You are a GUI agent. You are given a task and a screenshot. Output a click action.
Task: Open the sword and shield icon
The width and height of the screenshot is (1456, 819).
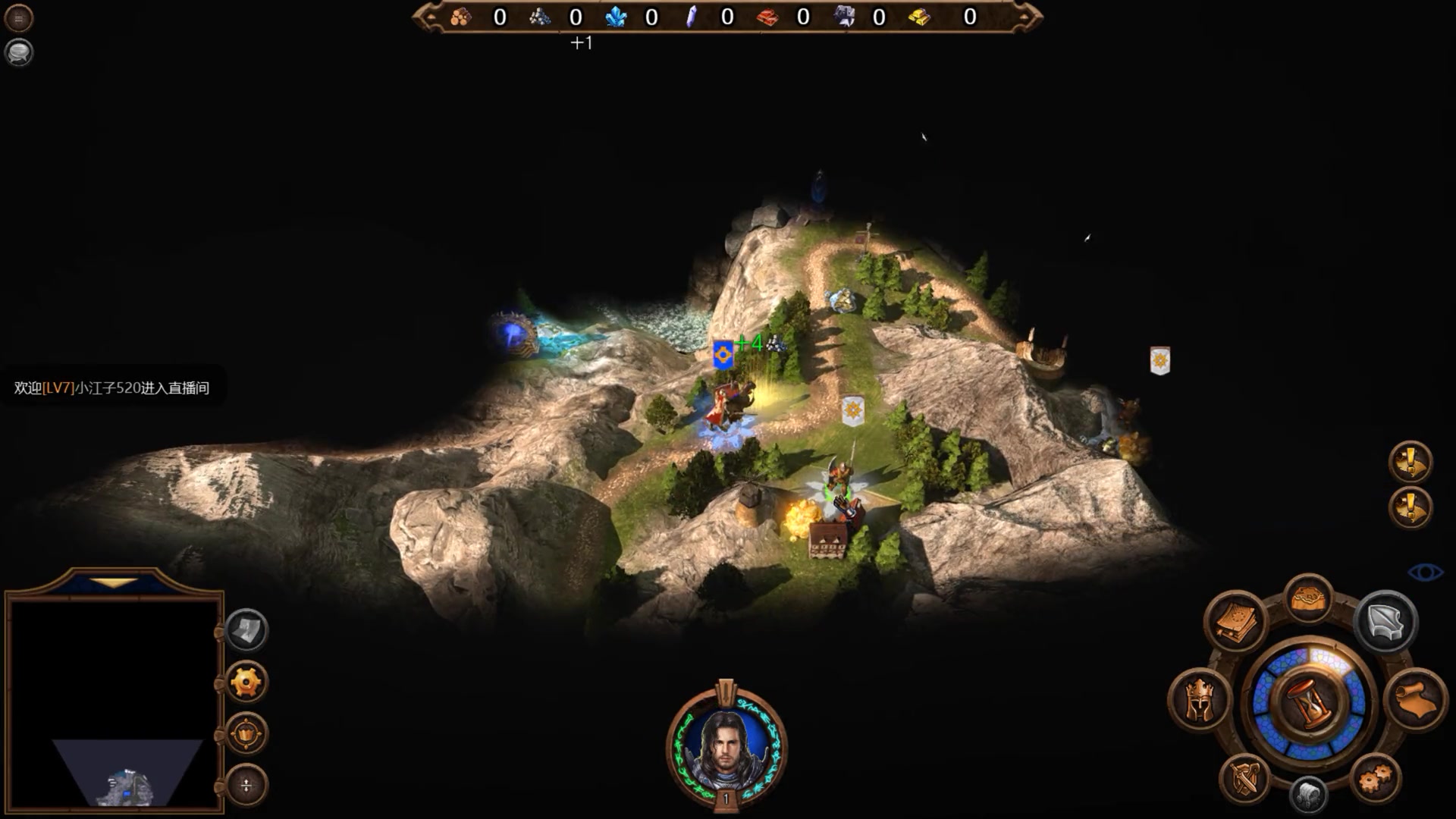pos(1244,779)
